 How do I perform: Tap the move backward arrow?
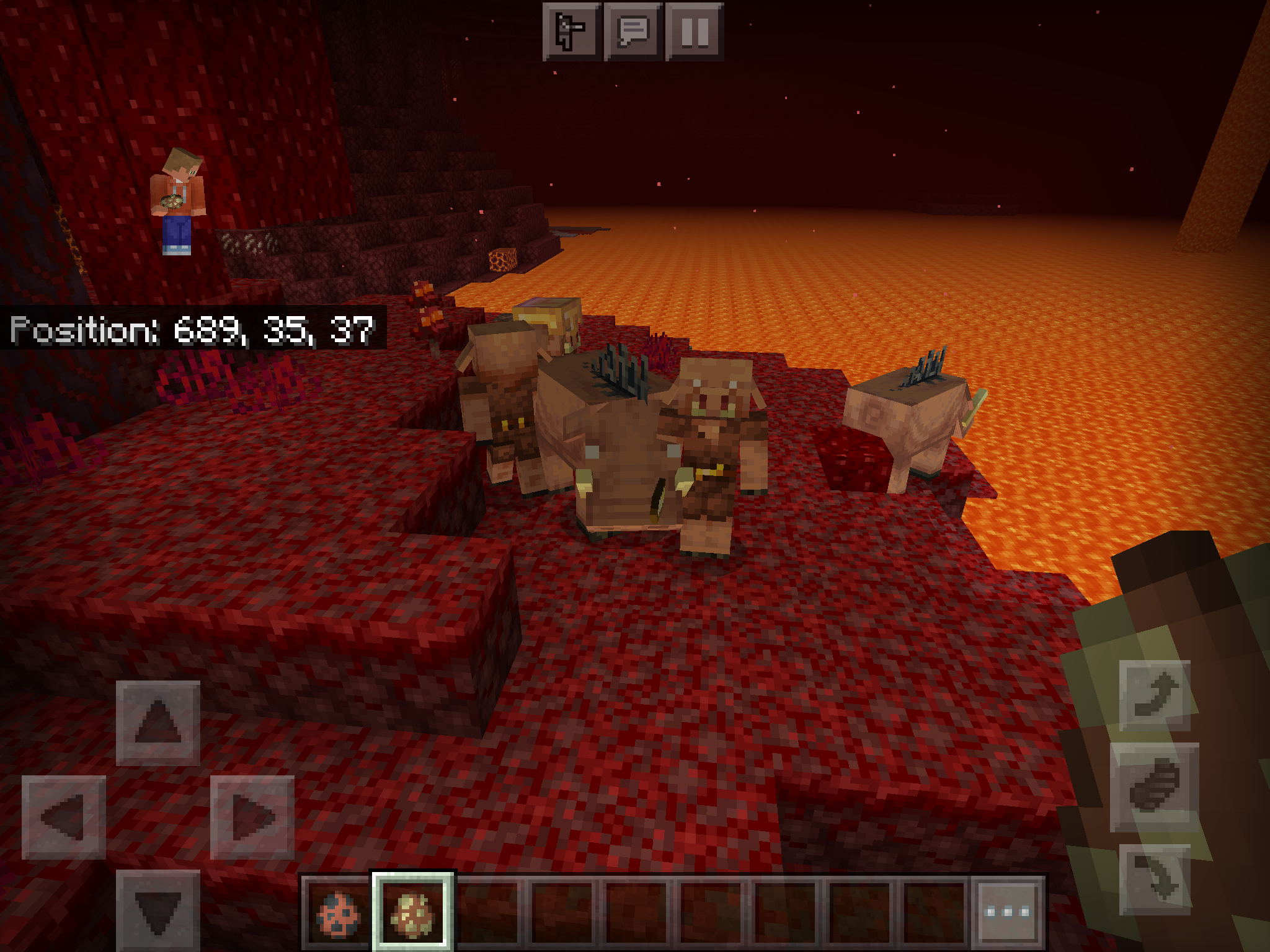(x=158, y=909)
